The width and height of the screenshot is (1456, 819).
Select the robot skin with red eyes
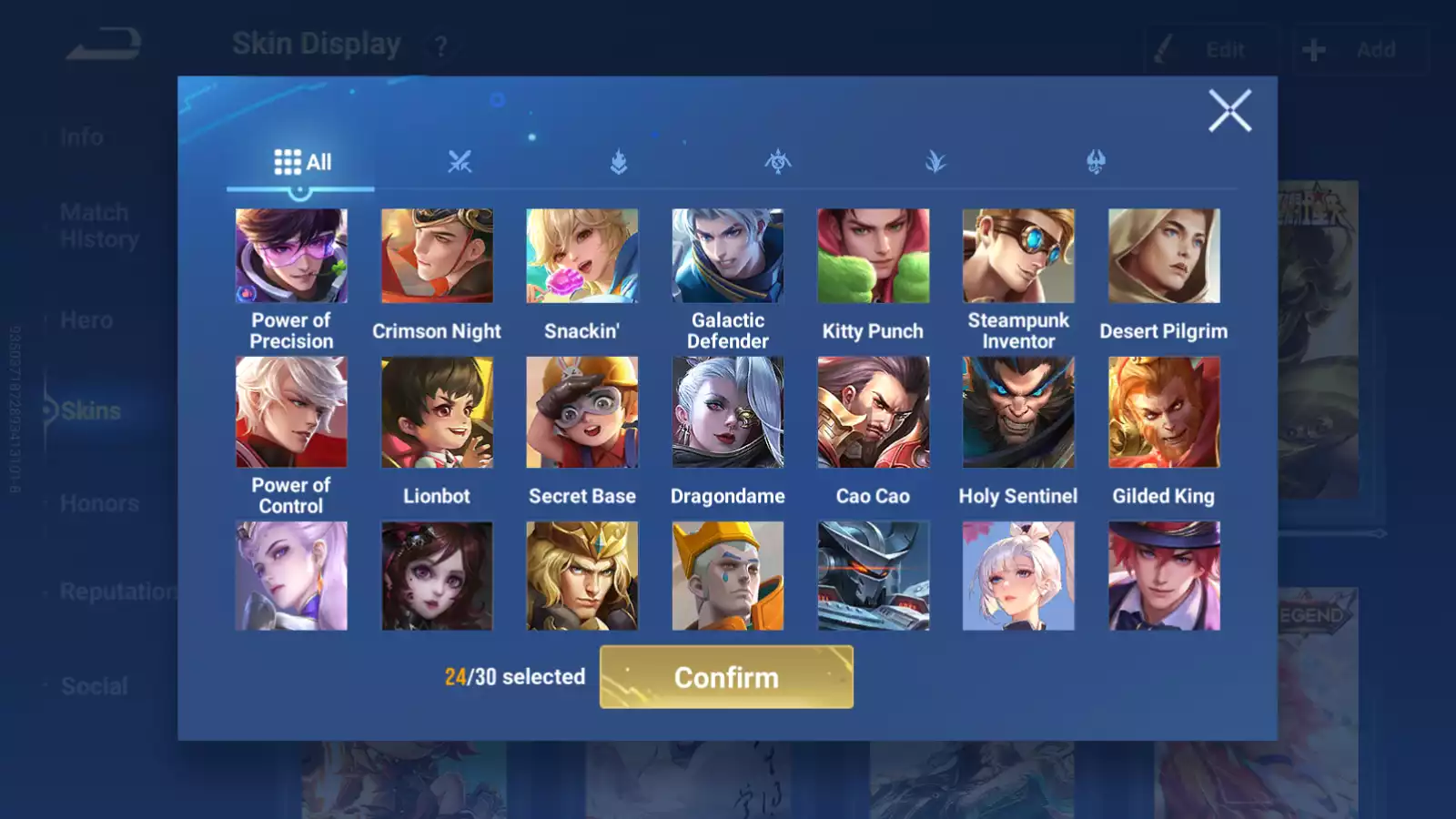coord(873,576)
